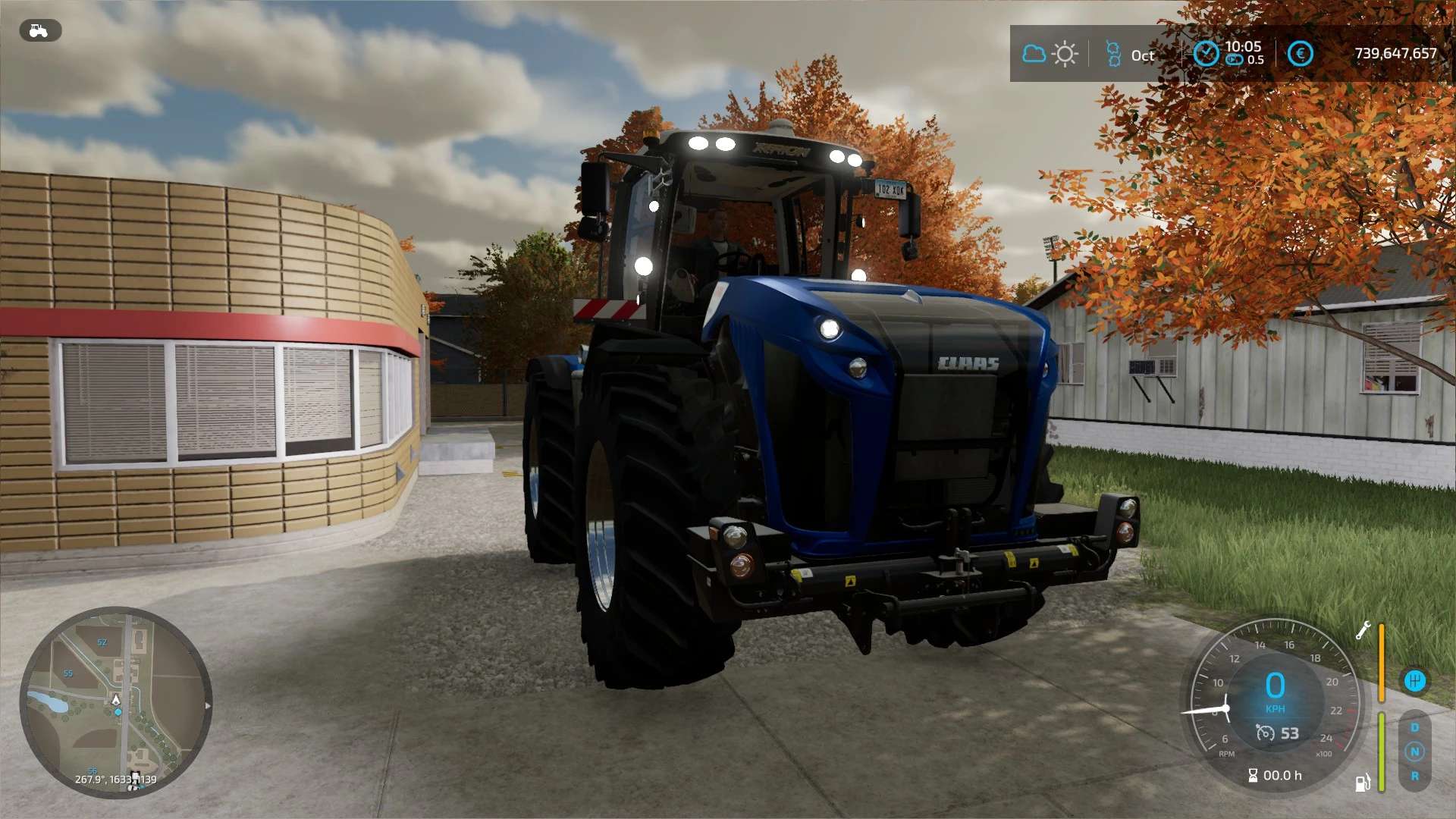The width and height of the screenshot is (1456, 819).
Task: Select the weather forecast icon
Action: pos(1050,54)
